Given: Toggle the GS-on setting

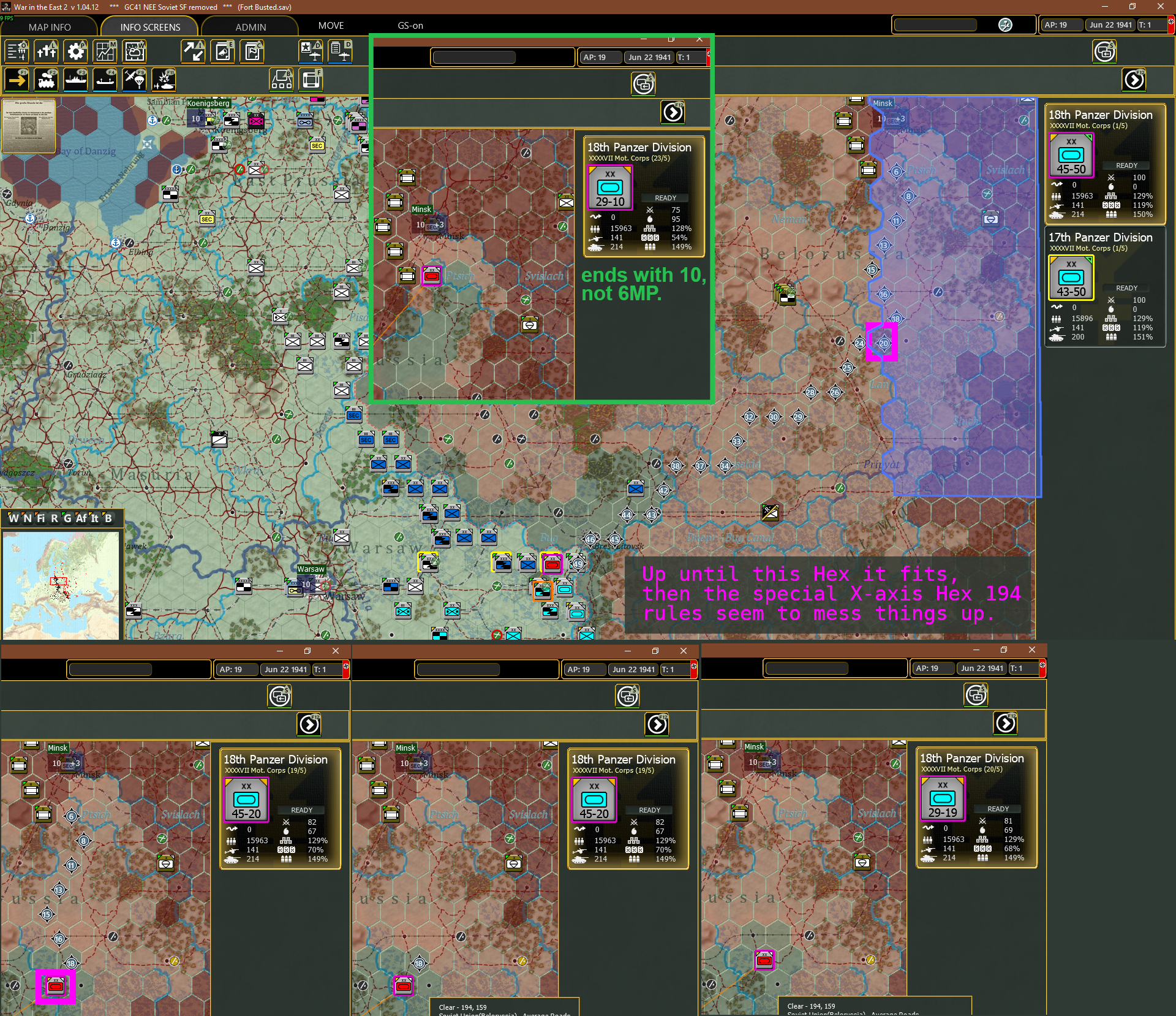Looking at the screenshot, I should click(x=410, y=26).
